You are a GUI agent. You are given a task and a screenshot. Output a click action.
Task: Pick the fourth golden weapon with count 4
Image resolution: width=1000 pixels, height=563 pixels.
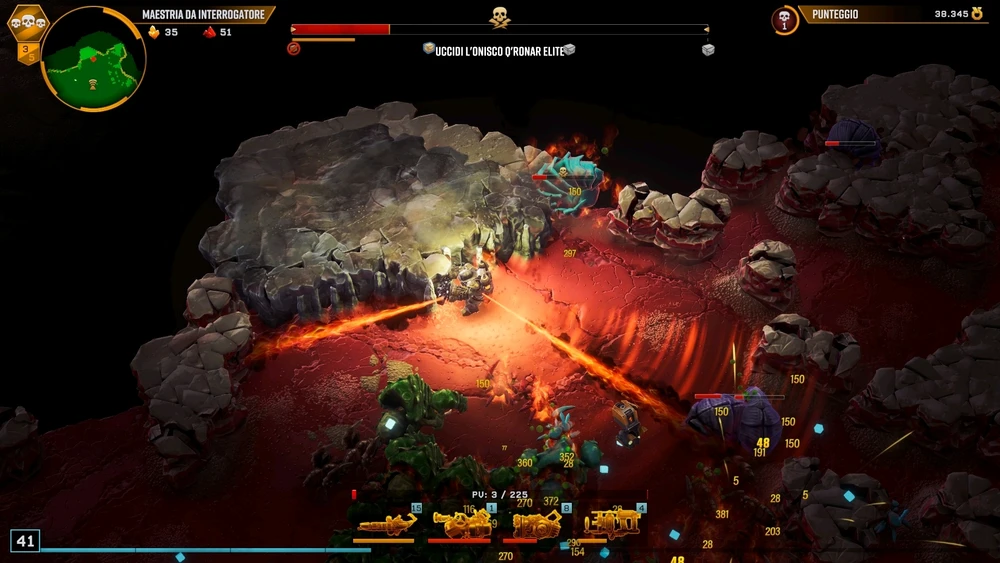[x=612, y=523]
